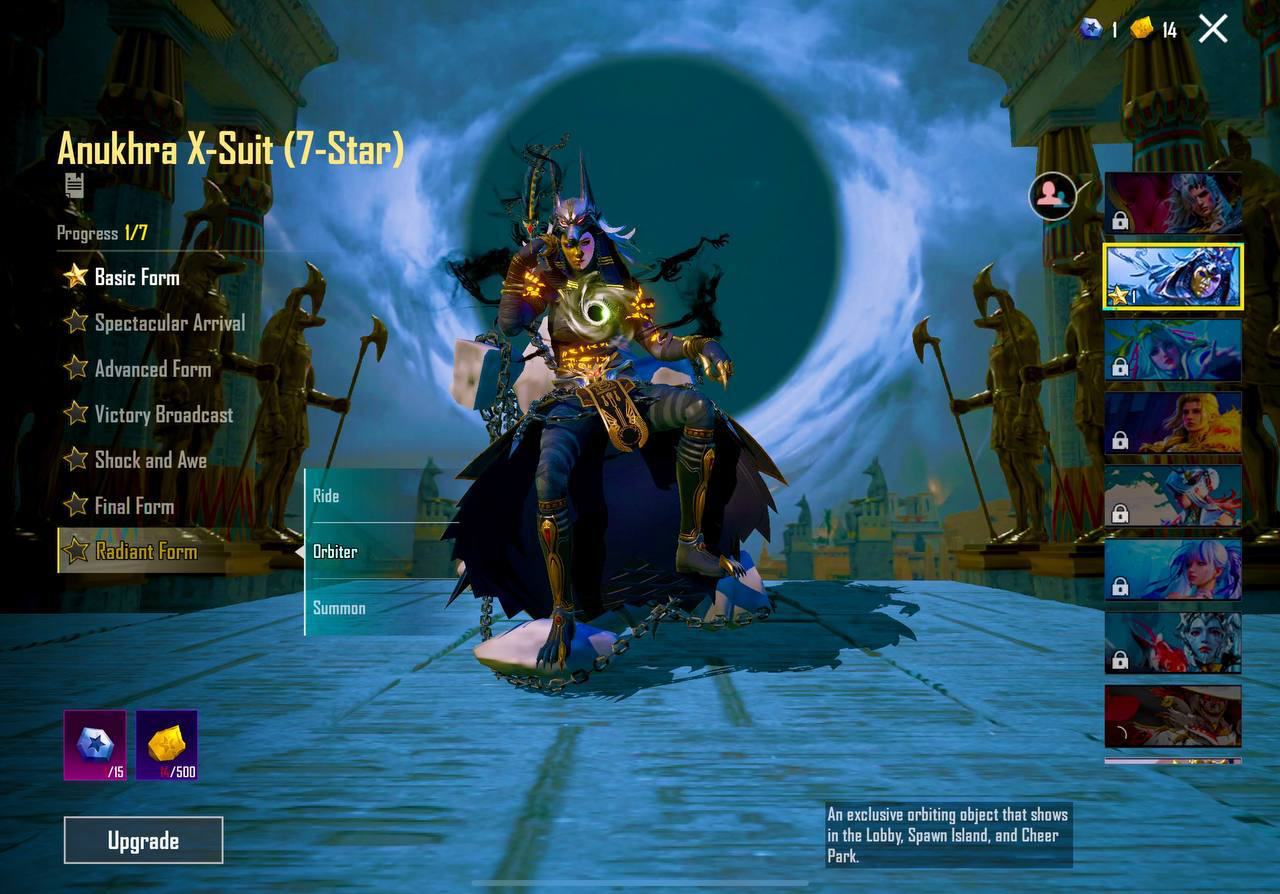This screenshot has width=1280, height=894.
Task: Toggle the character preview camera icon
Action: click(1051, 197)
